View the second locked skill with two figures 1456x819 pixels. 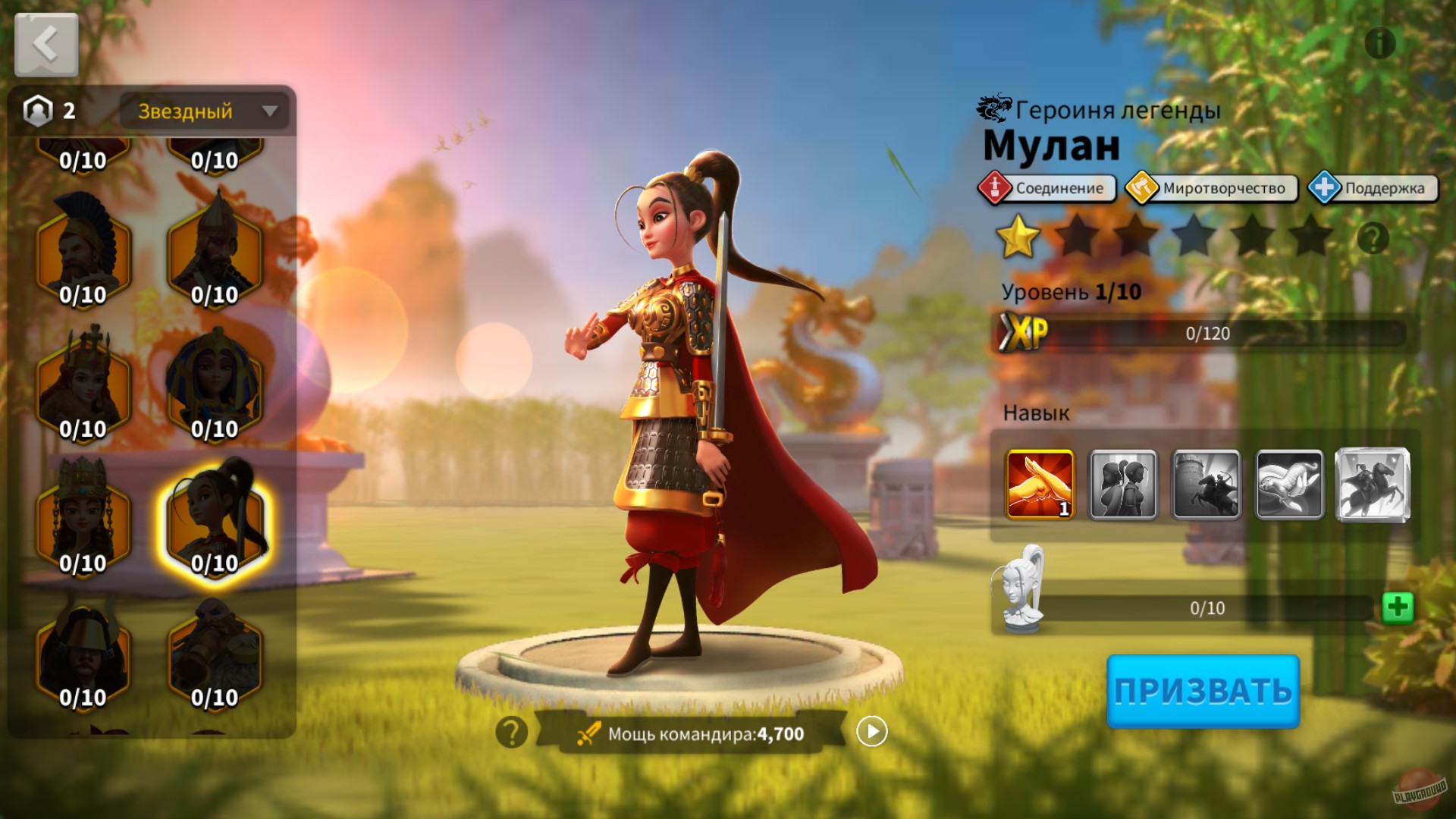click(1124, 483)
